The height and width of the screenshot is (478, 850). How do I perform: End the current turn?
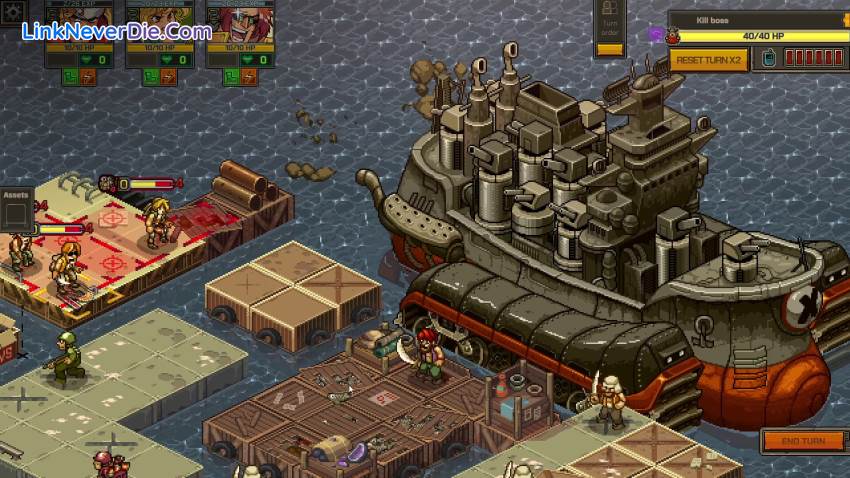pyautogui.click(x=802, y=440)
